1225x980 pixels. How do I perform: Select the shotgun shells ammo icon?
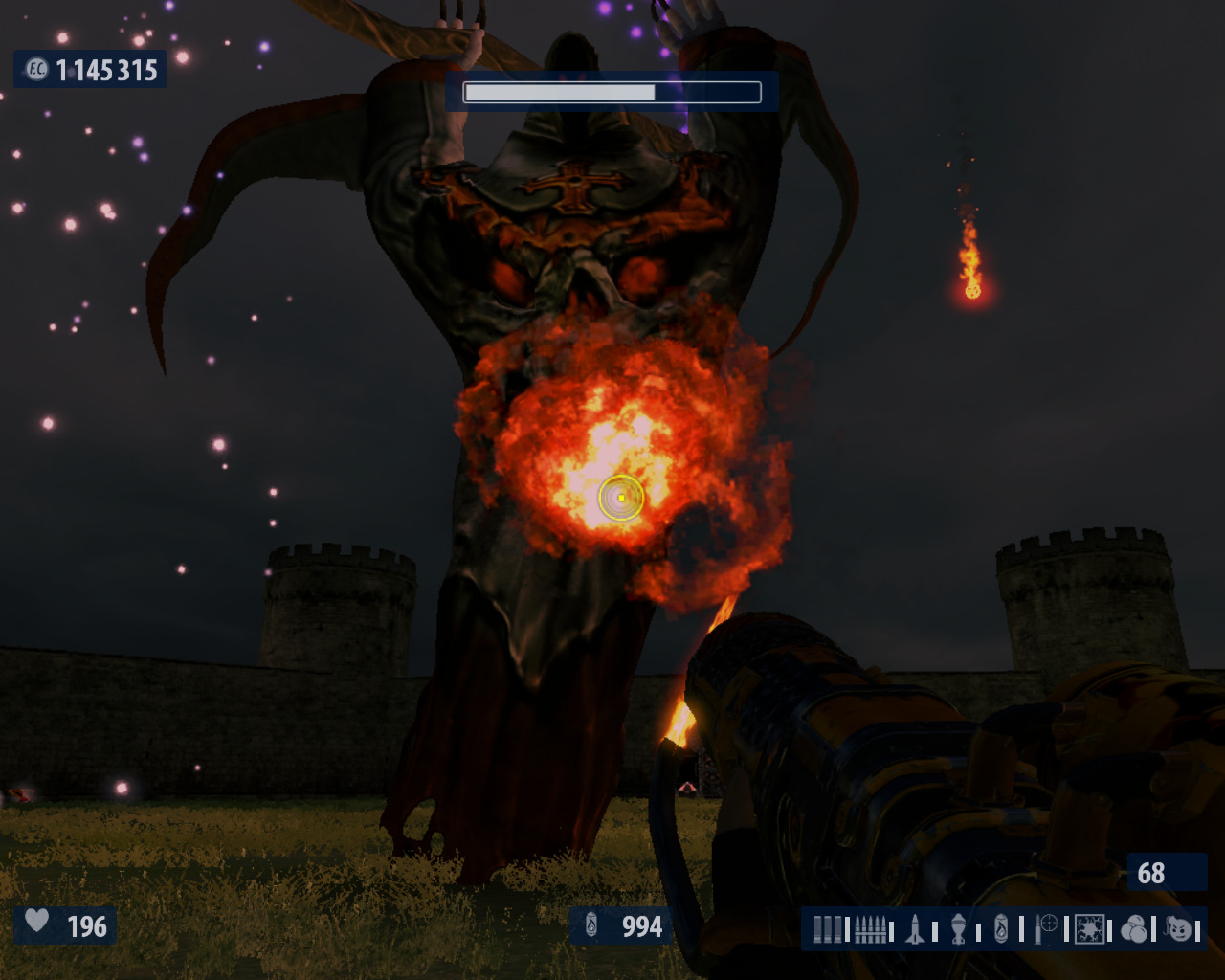coord(828,928)
